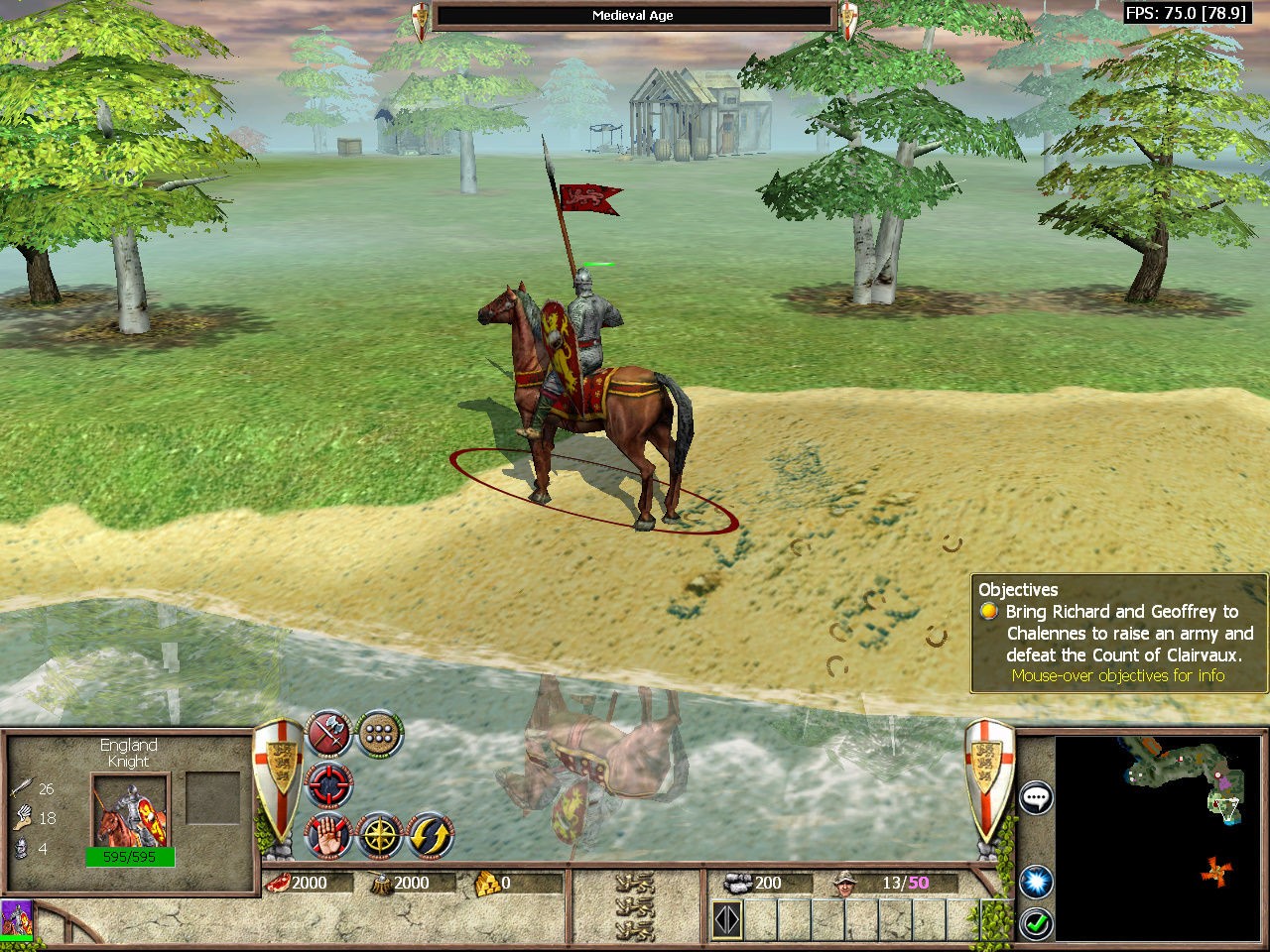Open the formation command with six dots
The width and height of the screenshot is (1270, 952).
coord(380,734)
